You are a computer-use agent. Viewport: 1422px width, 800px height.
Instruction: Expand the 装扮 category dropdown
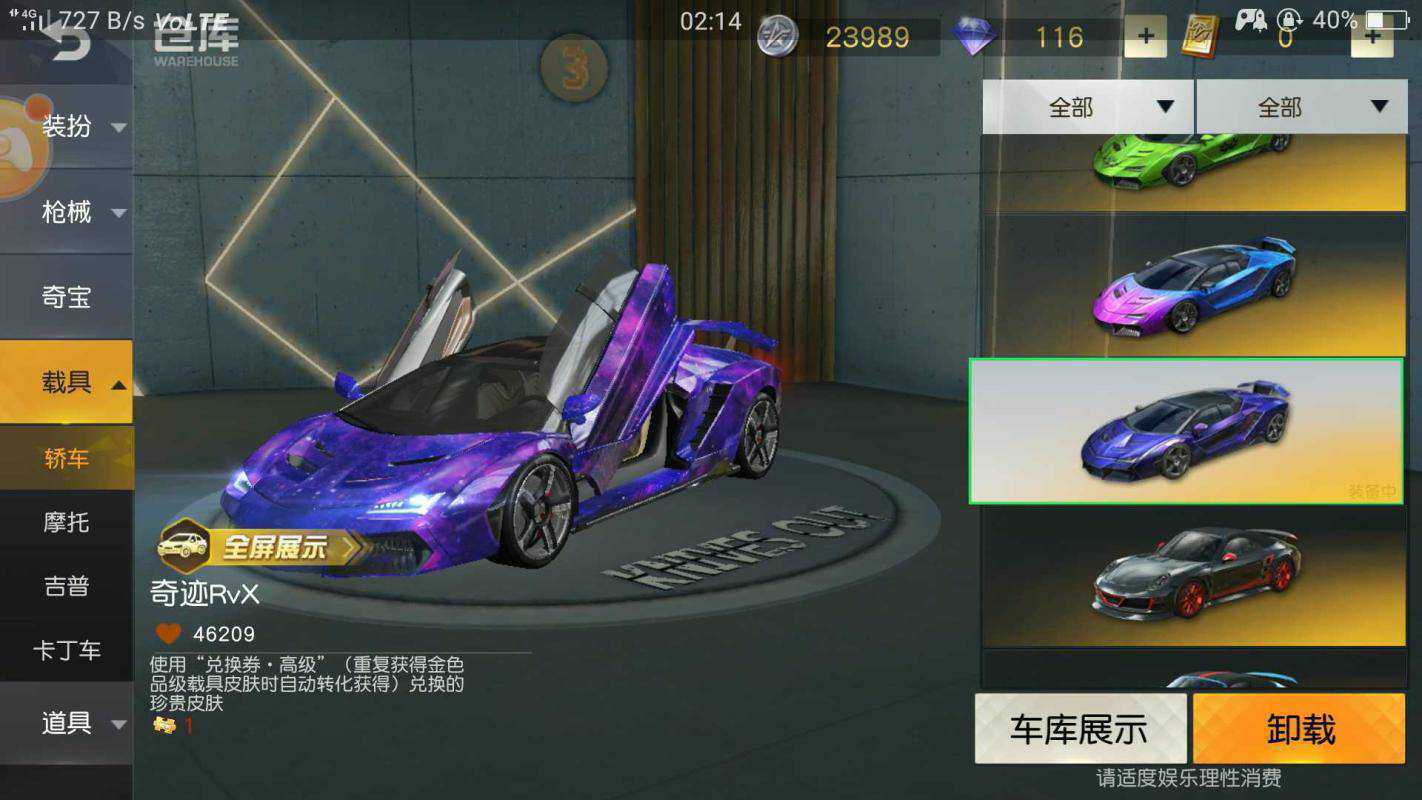(67, 128)
